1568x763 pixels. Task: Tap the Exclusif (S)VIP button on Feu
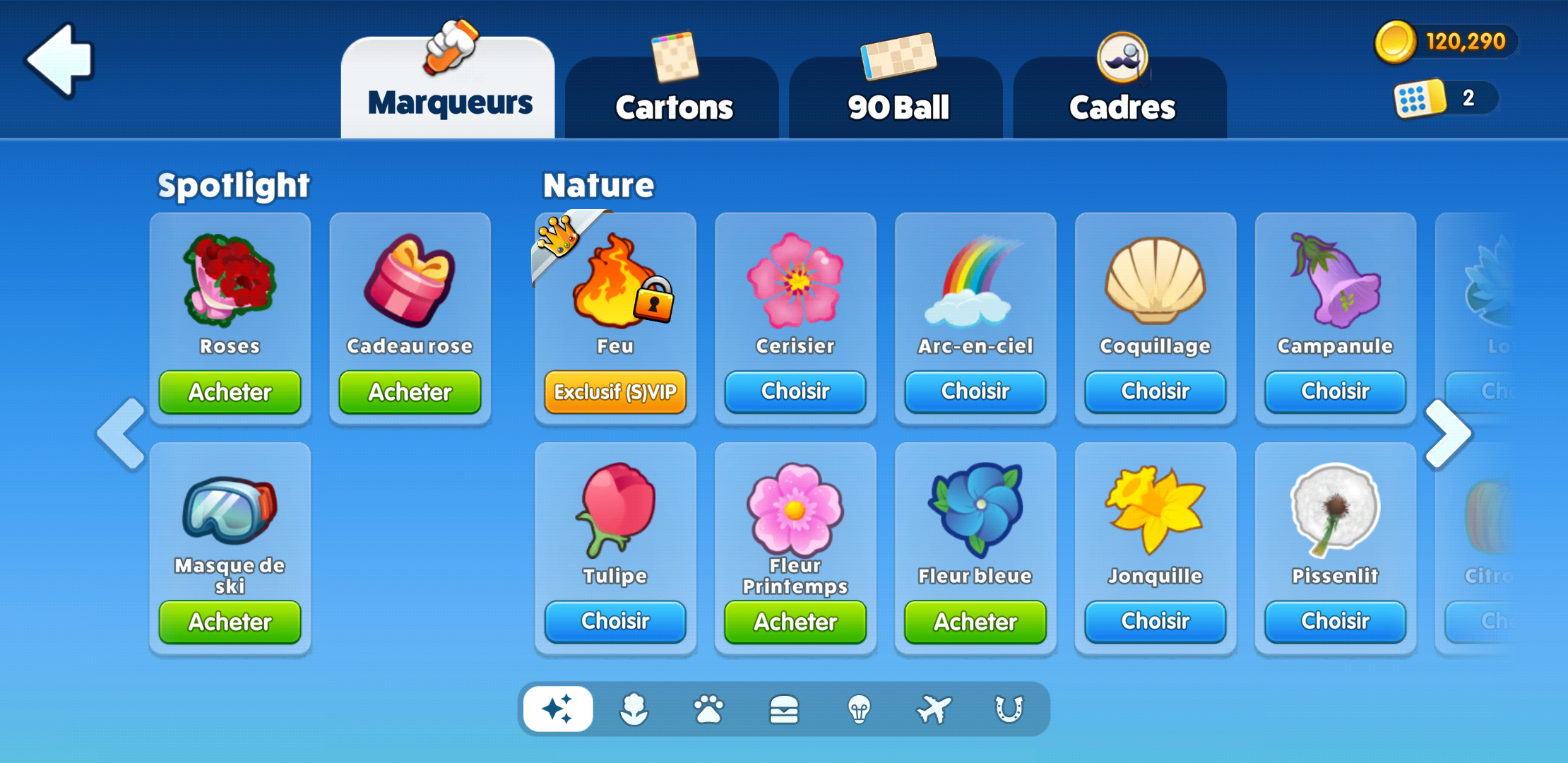pos(615,391)
